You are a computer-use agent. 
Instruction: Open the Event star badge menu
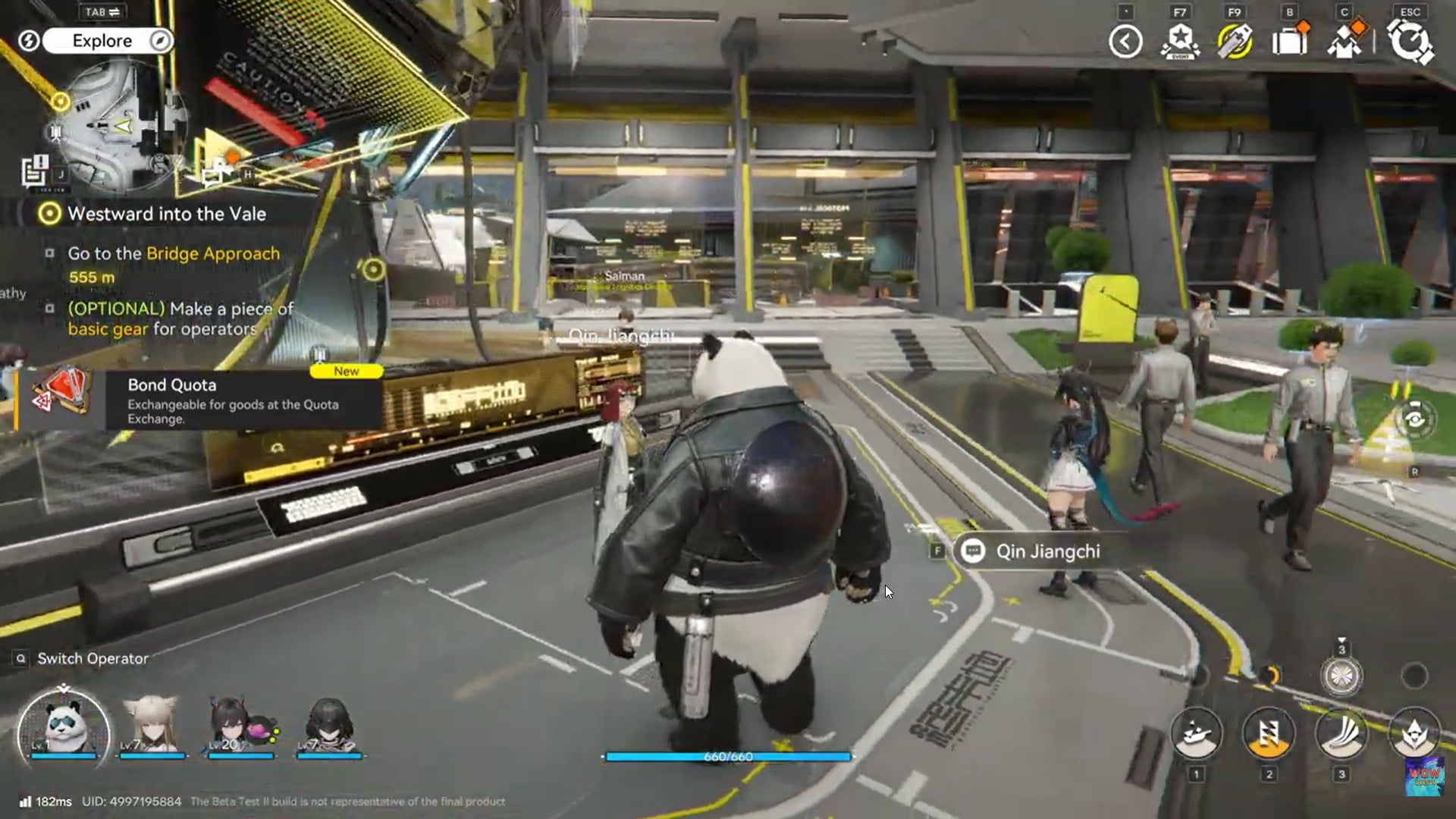coord(1180,41)
